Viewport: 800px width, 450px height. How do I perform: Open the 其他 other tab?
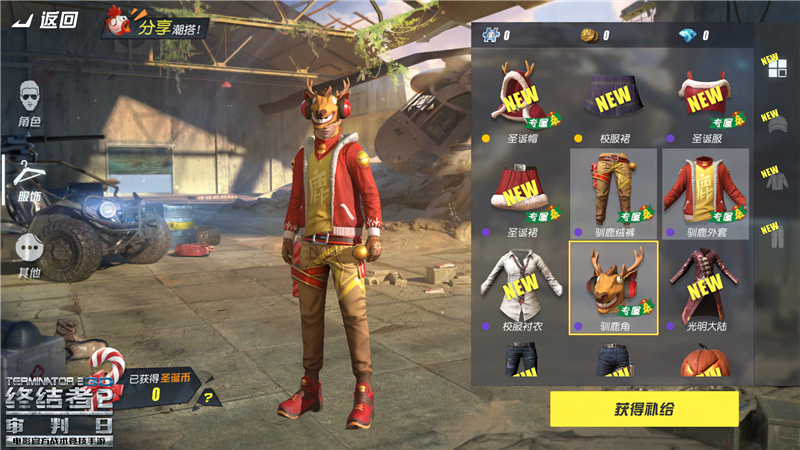[x=29, y=255]
